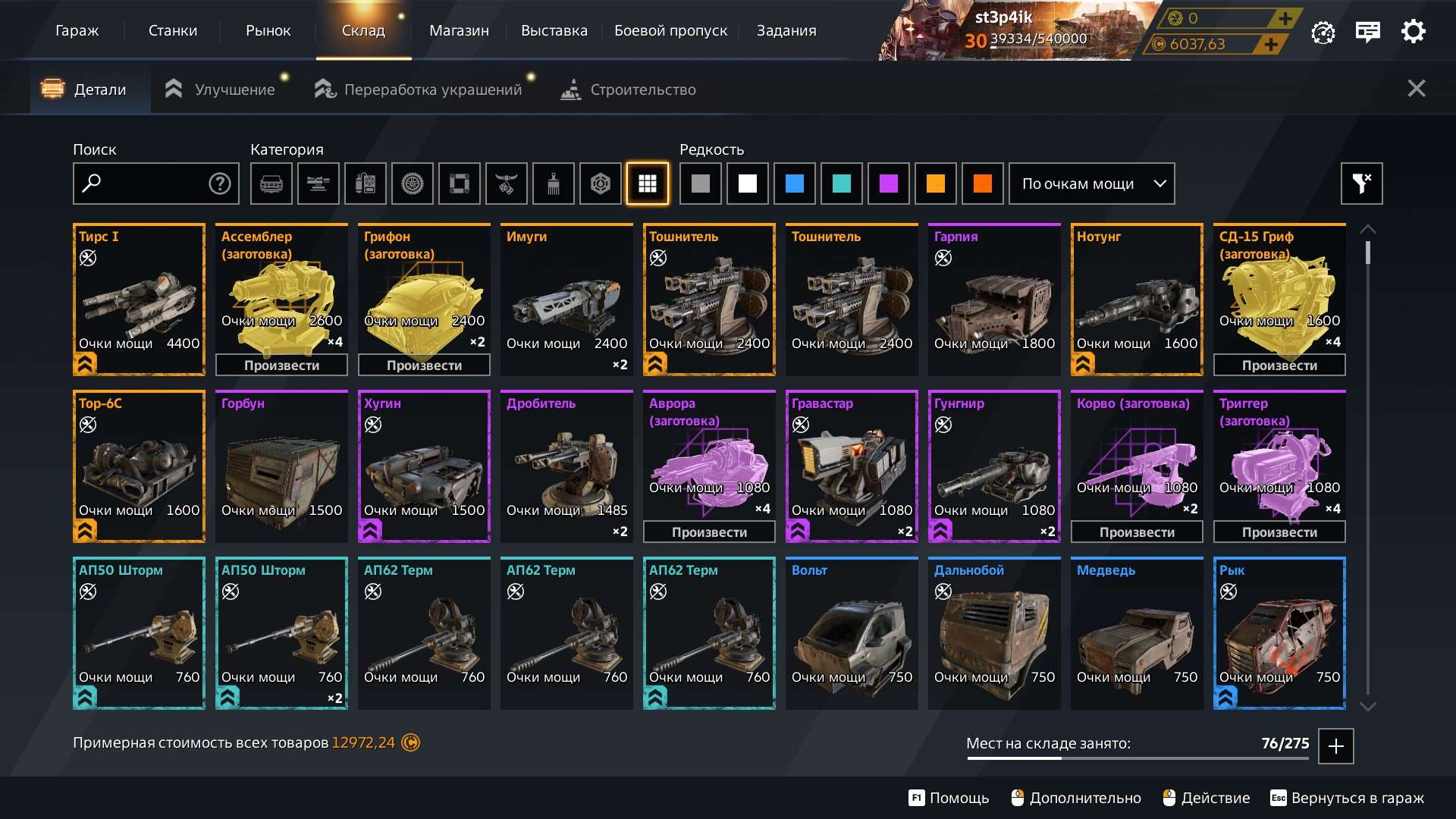The width and height of the screenshot is (1456, 819).
Task: Open the Магазин menu
Action: (459, 31)
